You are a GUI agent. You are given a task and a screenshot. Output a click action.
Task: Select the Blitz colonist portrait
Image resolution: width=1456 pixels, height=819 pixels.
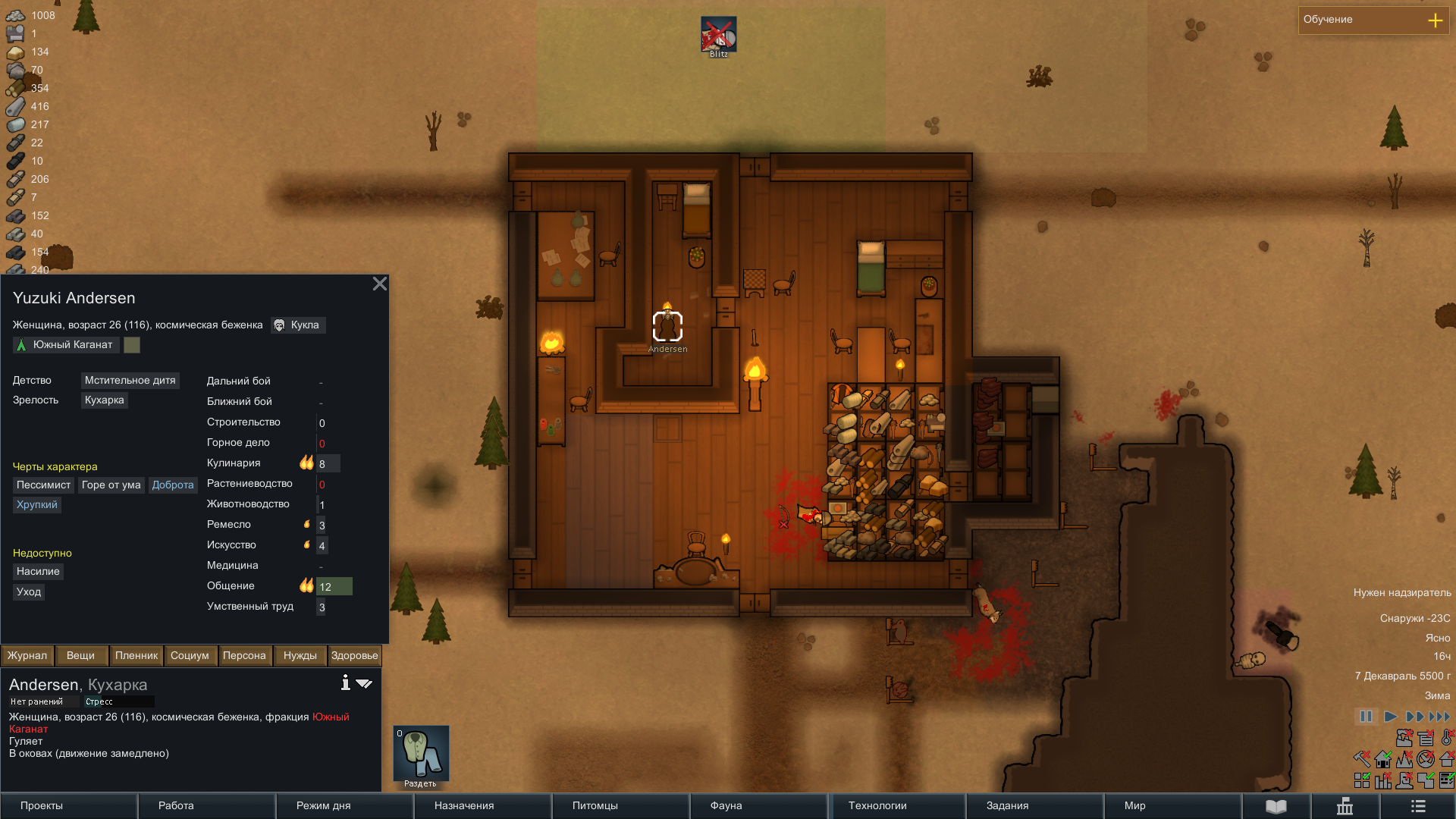(718, 36)
